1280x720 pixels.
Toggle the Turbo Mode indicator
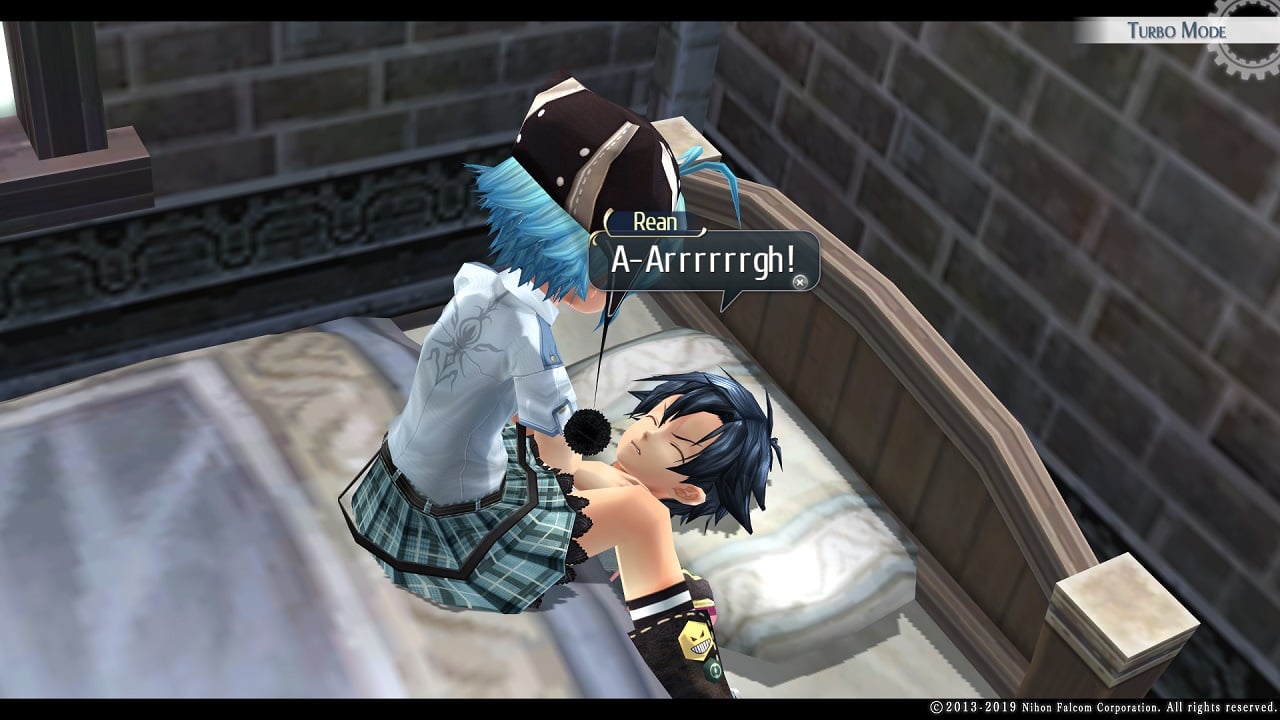click(x=1176, y=30)
